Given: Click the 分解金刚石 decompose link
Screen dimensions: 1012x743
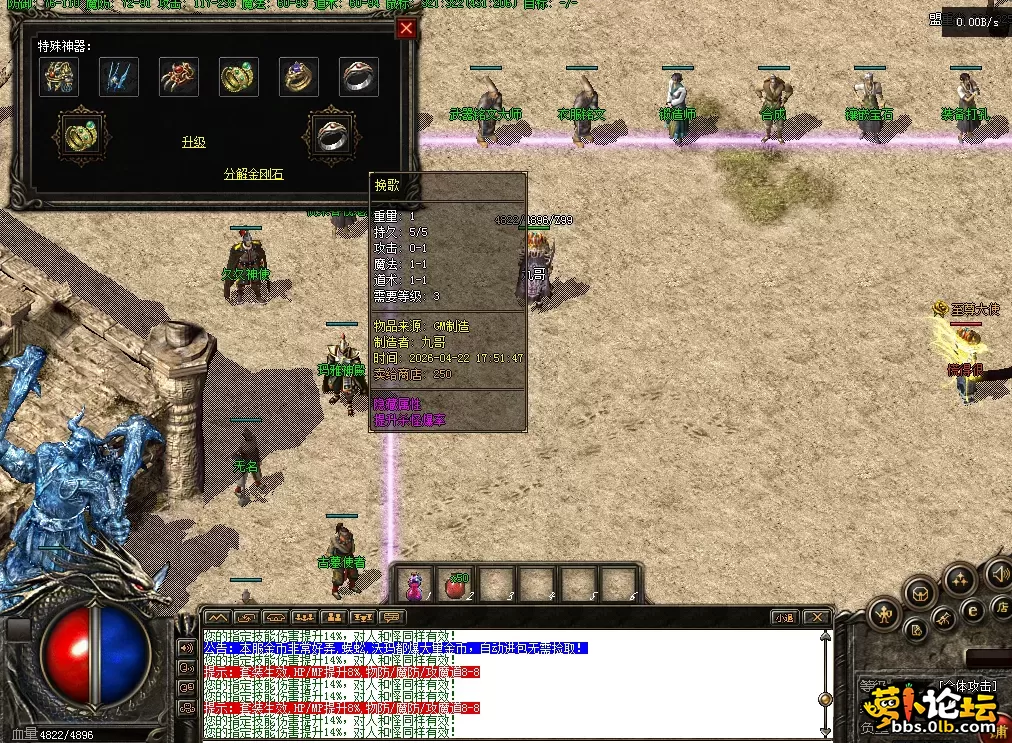Looking at the screenshot, I should click(253, 174).
